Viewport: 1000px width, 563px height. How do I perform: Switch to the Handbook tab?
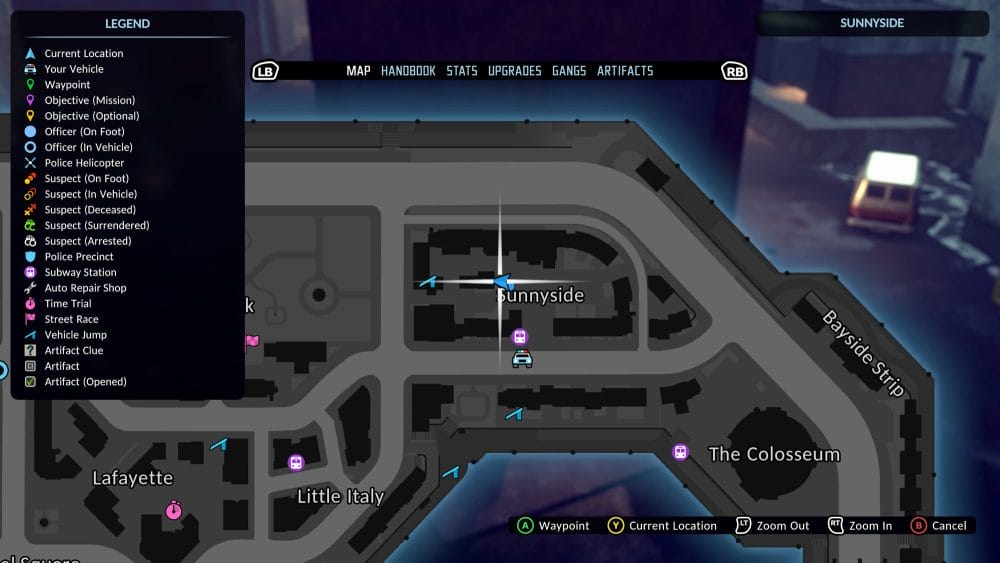click(x=408, y=71)
